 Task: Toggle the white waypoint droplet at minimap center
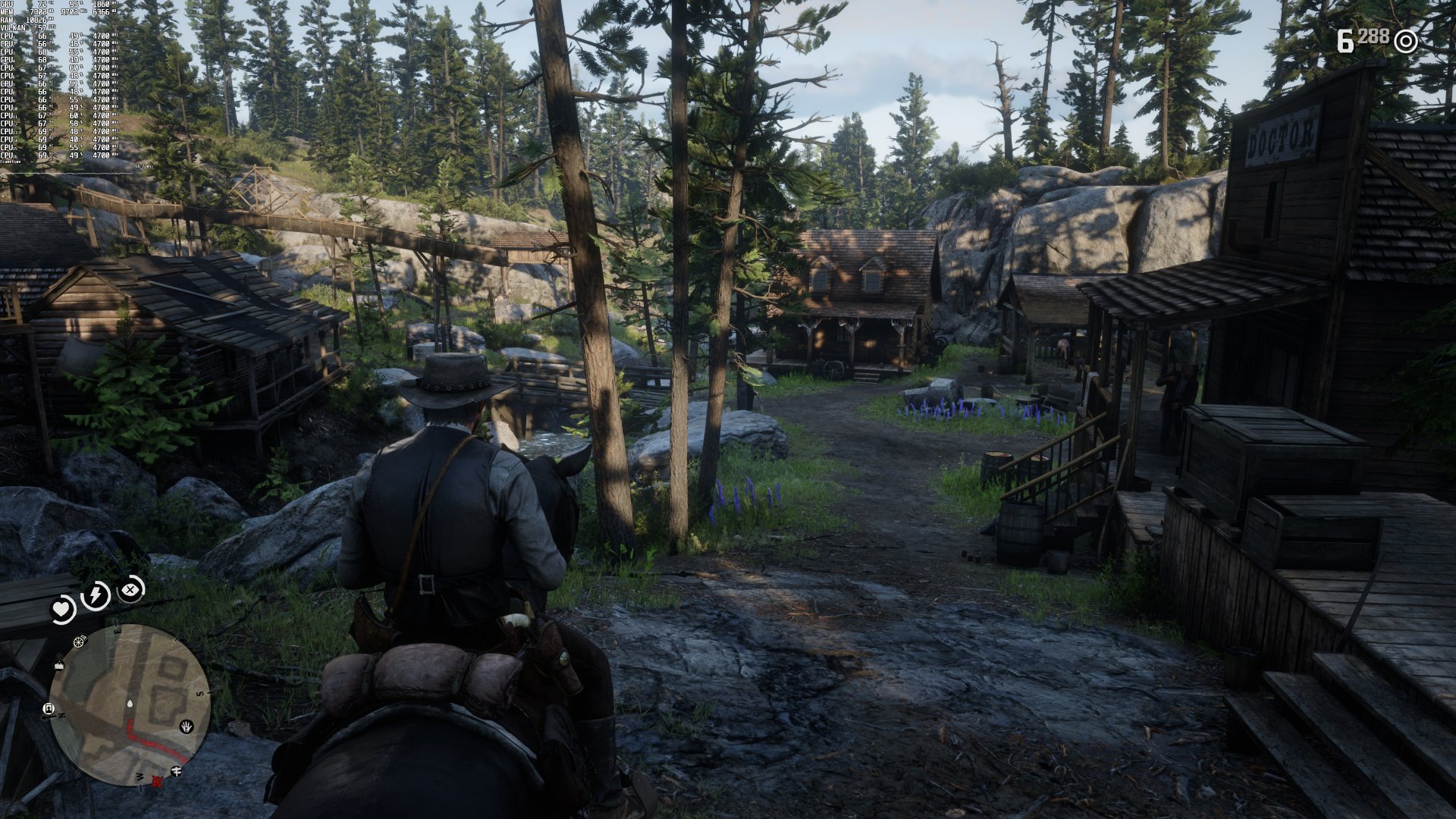click(130, 704)
